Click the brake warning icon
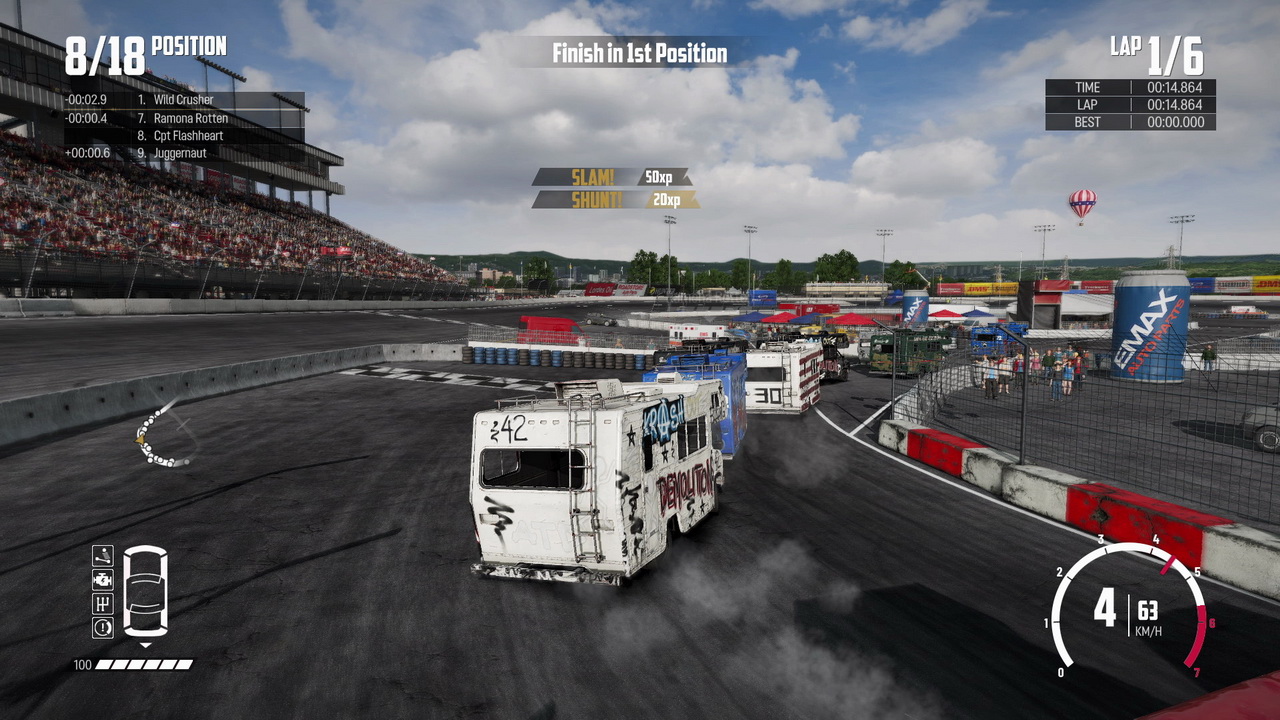The height and width of the screenshot is (720, 1280). click(103, 628)
